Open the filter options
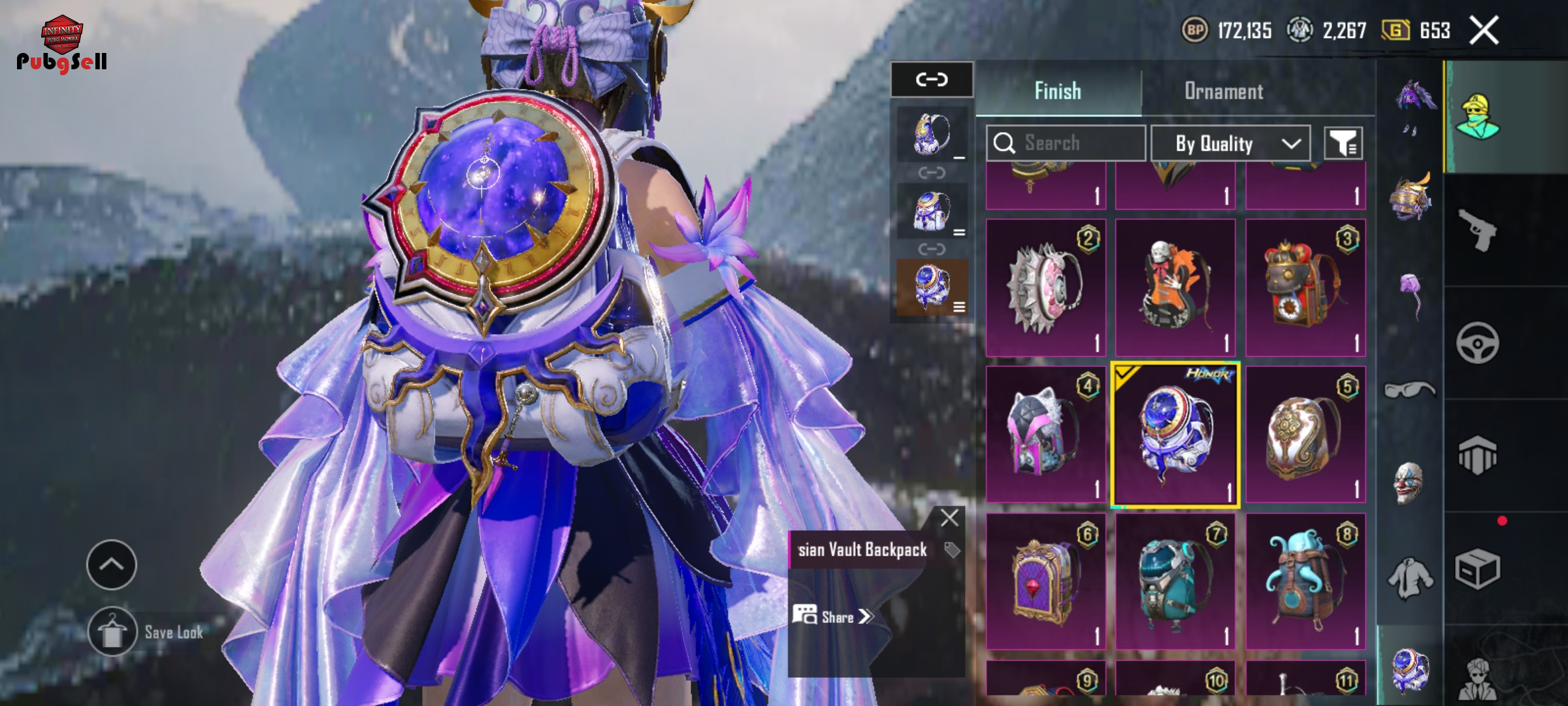1568x706 pixels. (1343, 143)
